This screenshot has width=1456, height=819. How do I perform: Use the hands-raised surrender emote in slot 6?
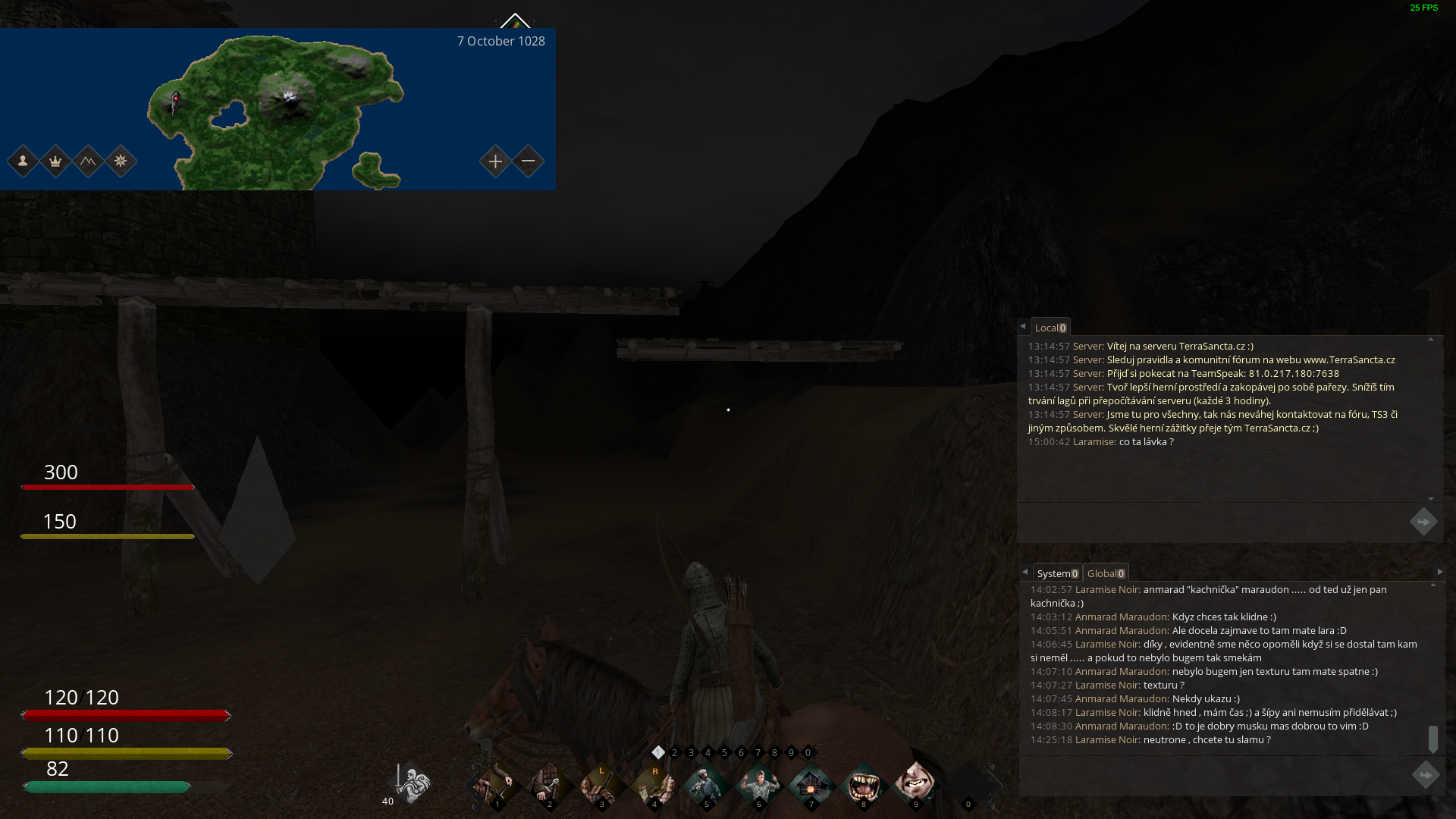pos(758,783)
